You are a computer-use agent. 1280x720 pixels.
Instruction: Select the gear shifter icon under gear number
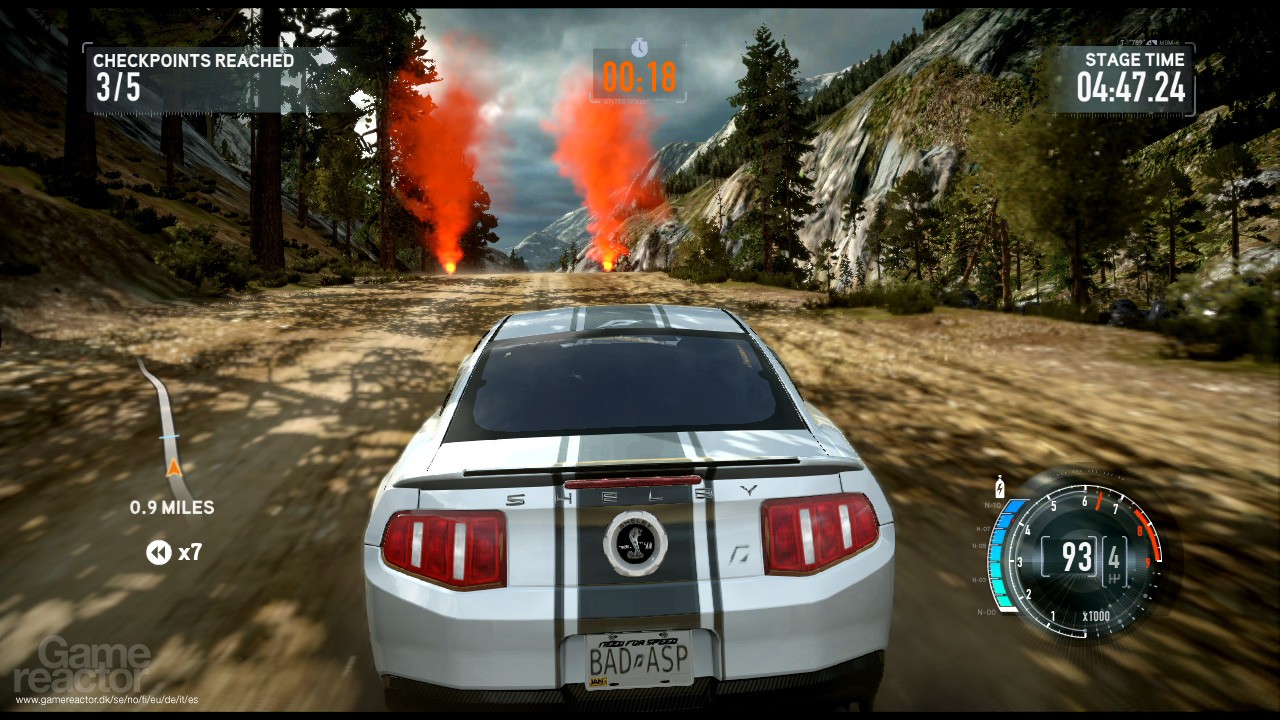coord(1114,577)
